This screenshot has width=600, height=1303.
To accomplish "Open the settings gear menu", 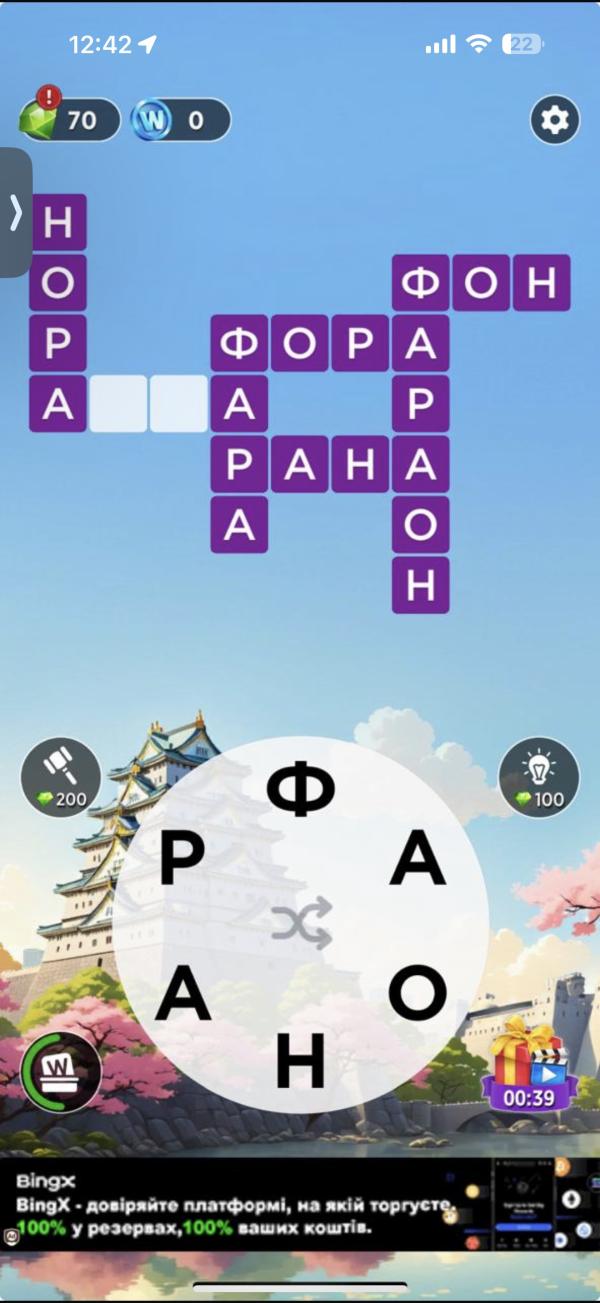I will coord(554,121).
